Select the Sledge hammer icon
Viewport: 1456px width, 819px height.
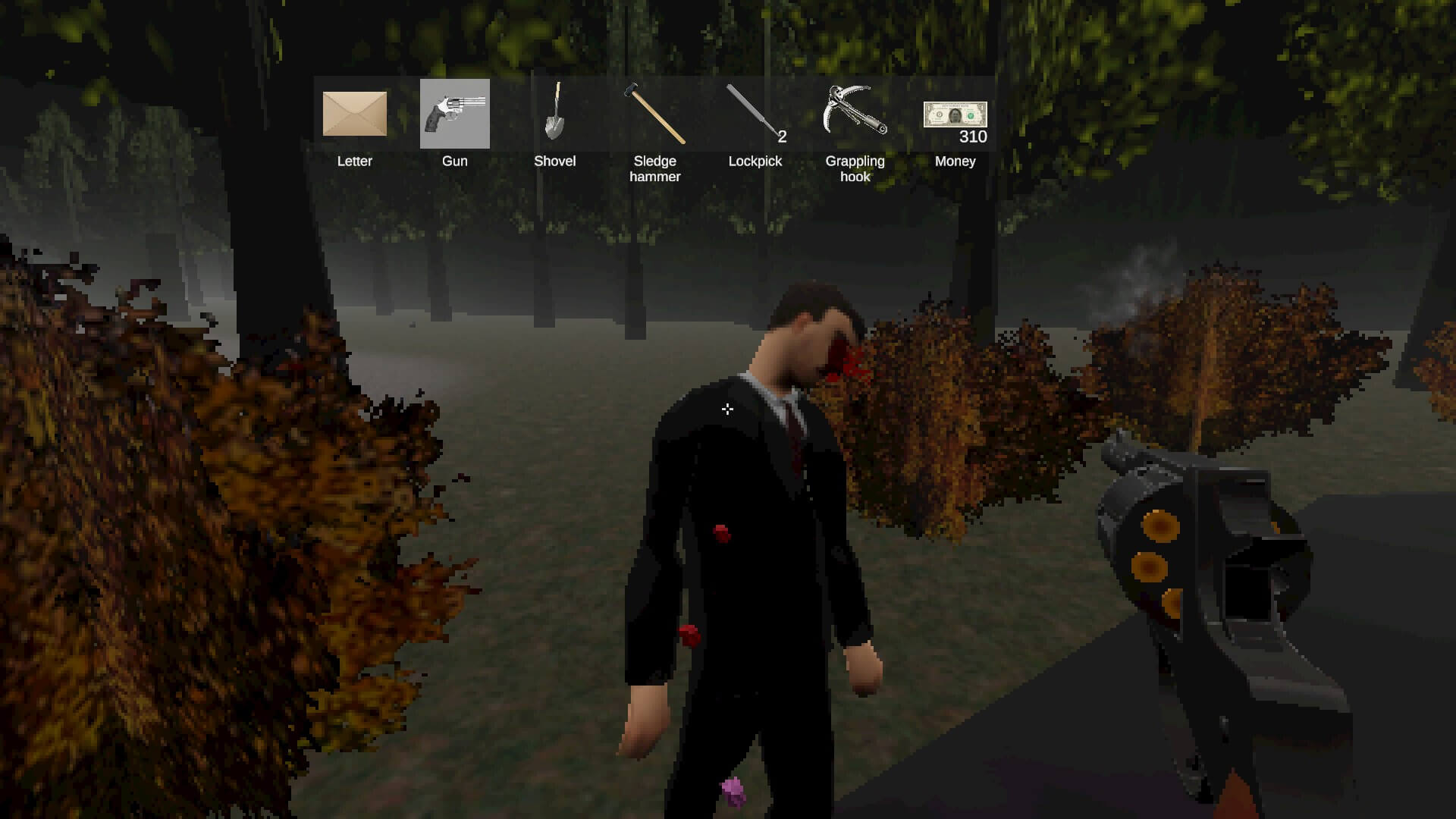pos(655,114)
